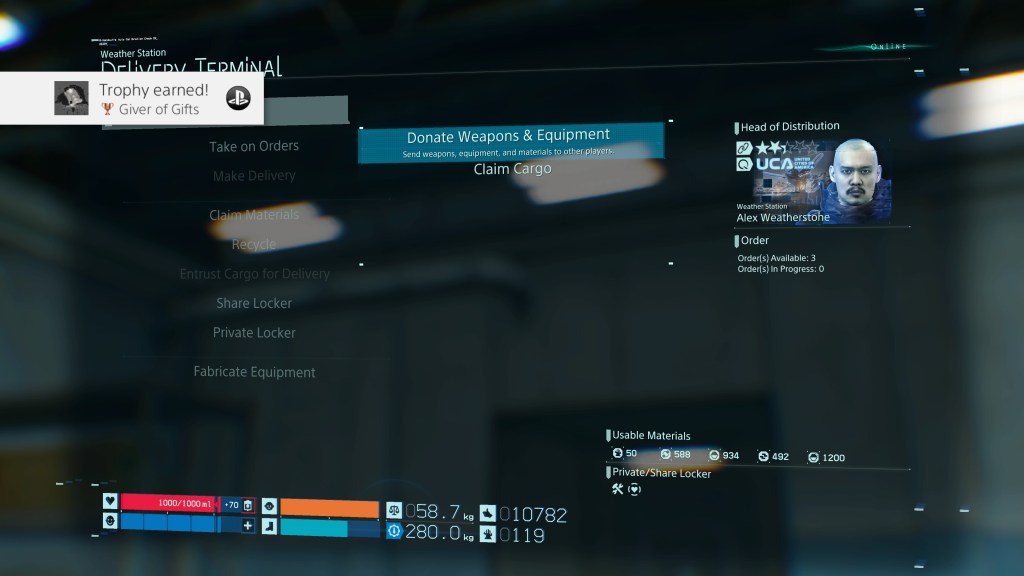Open Claim Materials
The height and width of the screenshot is (576, 1024).
254,215
